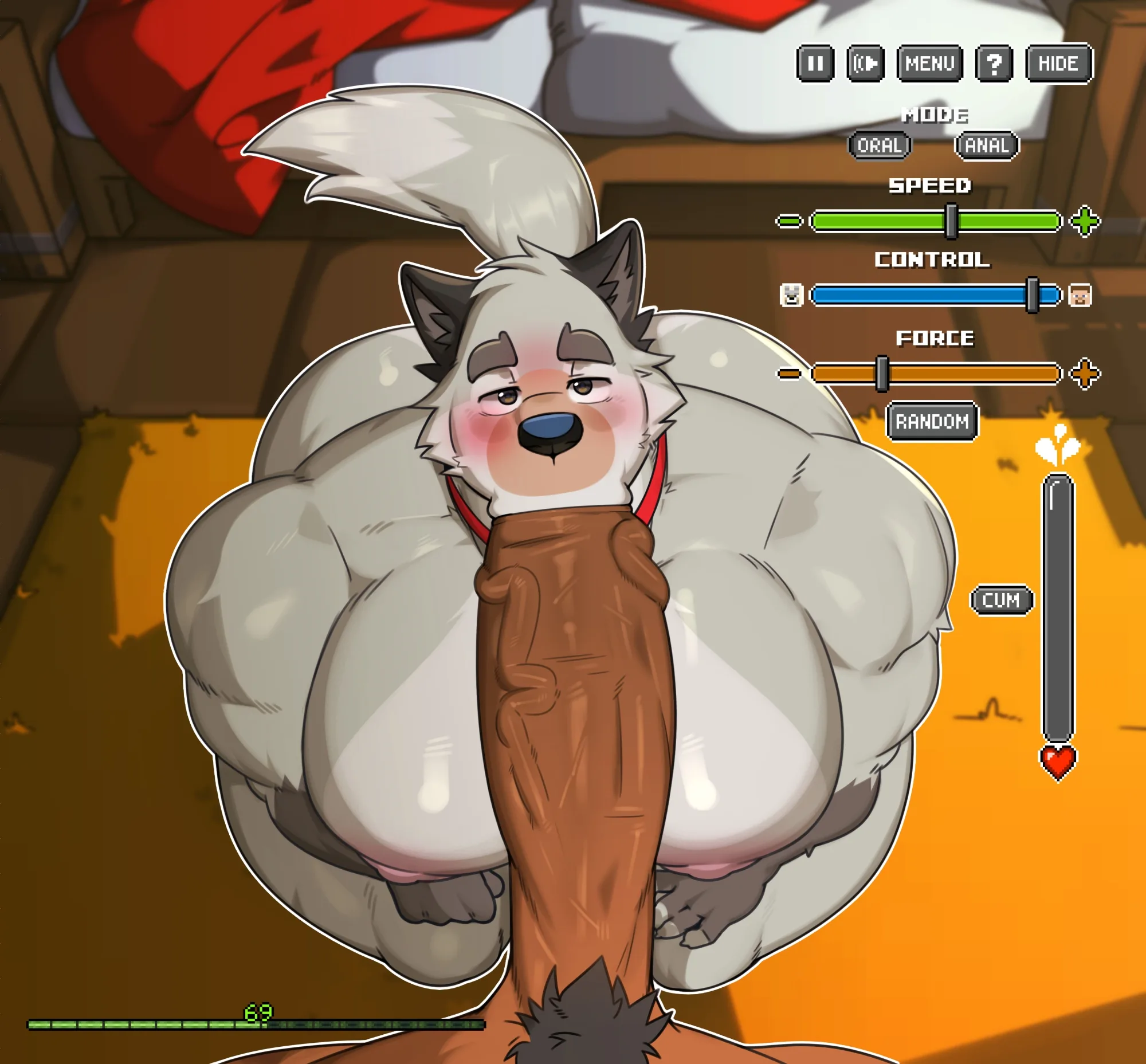Click the CUM button
Screen dimensions: 1146x1064
(1002, 600)
